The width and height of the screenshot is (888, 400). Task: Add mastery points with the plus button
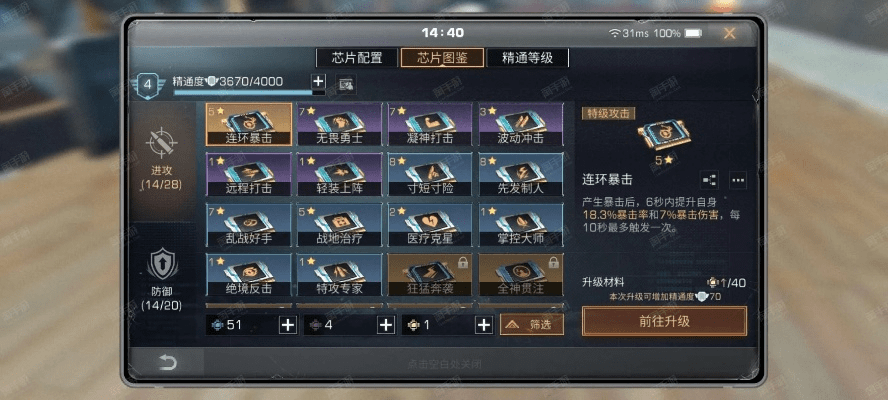(x=318, y=81)
